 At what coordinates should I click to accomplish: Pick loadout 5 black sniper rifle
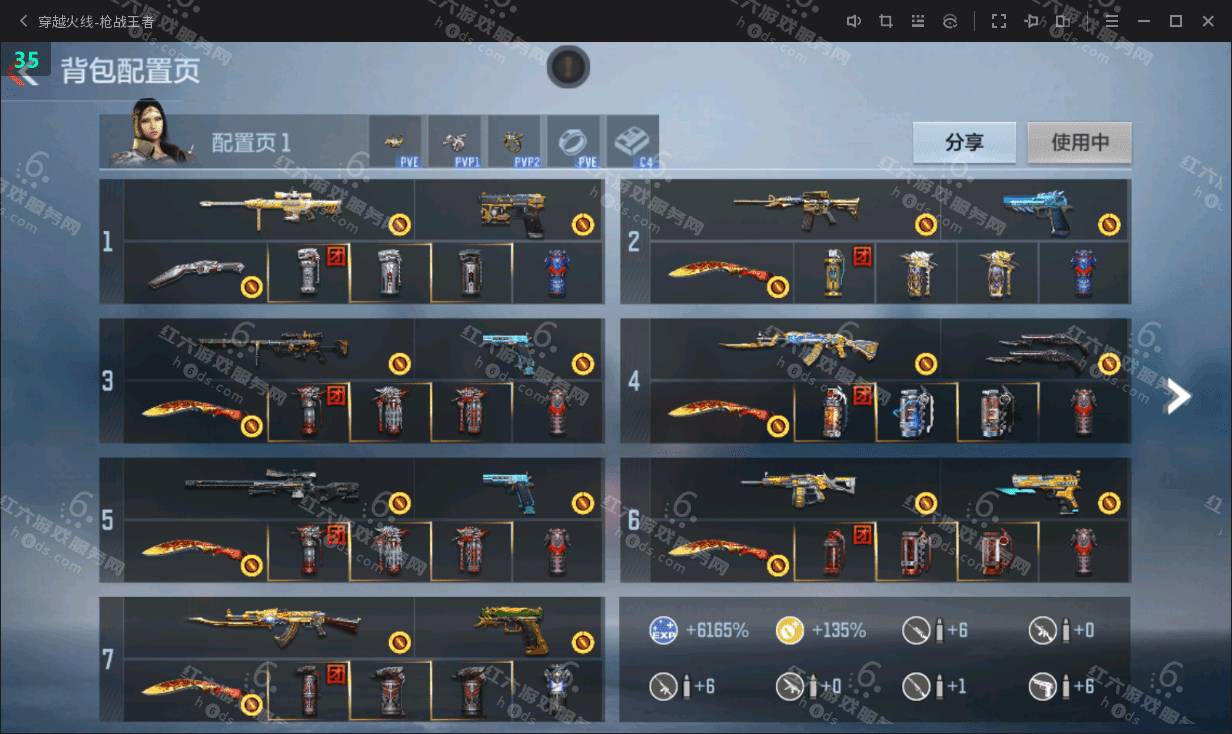(270, 489)
